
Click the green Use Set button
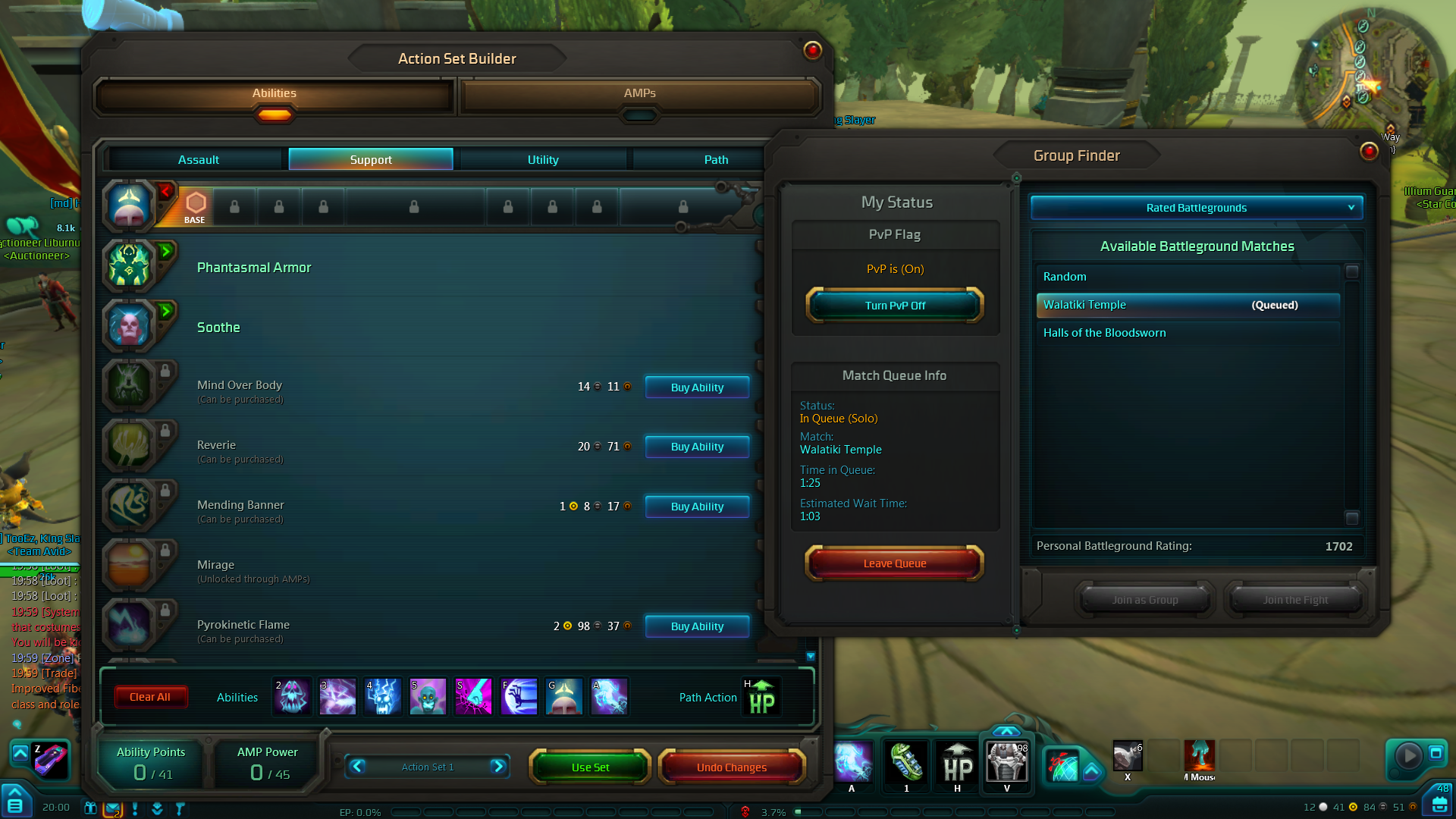pos(590,767)
